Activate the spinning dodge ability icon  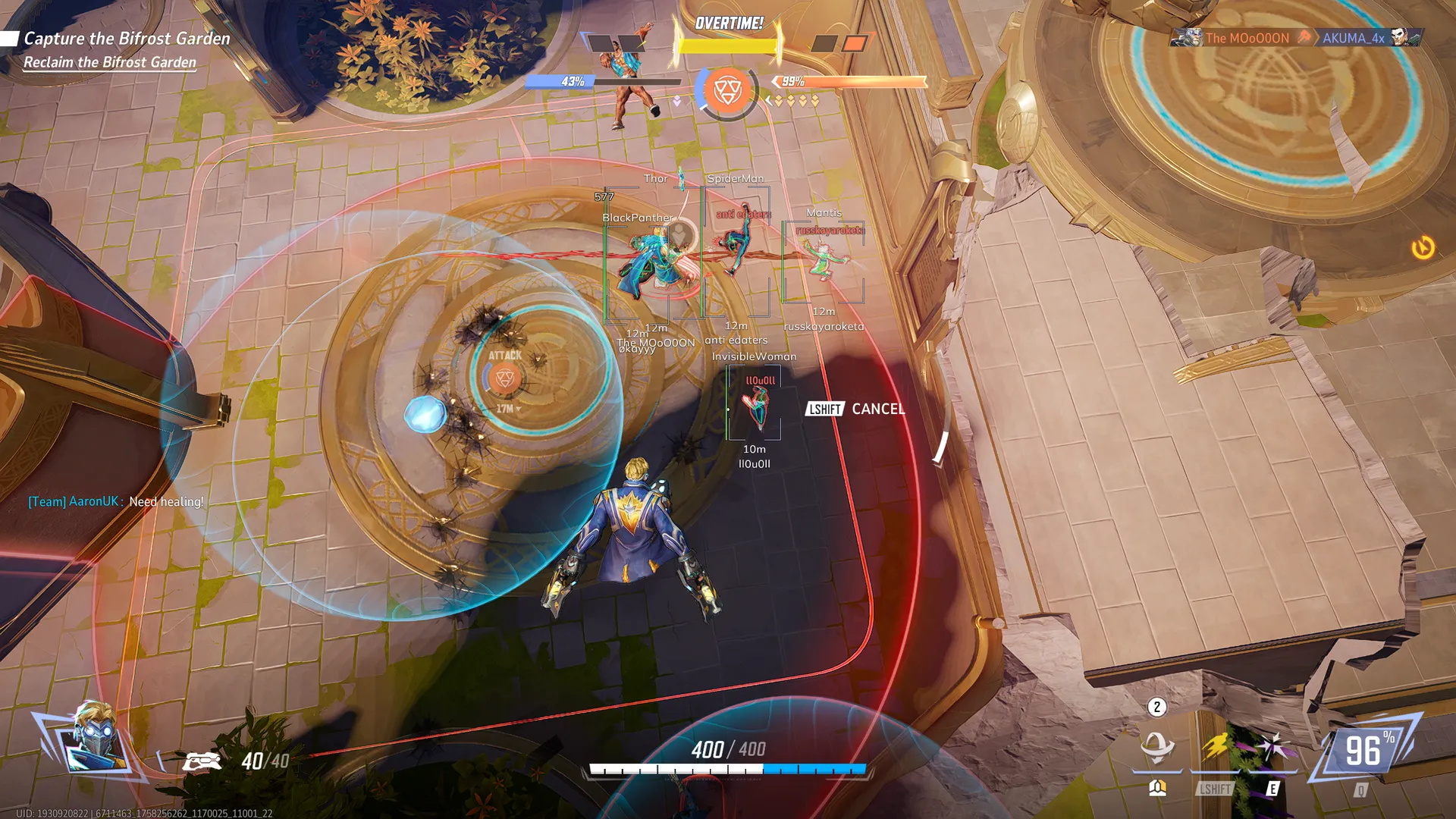pyautogui.click(x=1157, y=748)
